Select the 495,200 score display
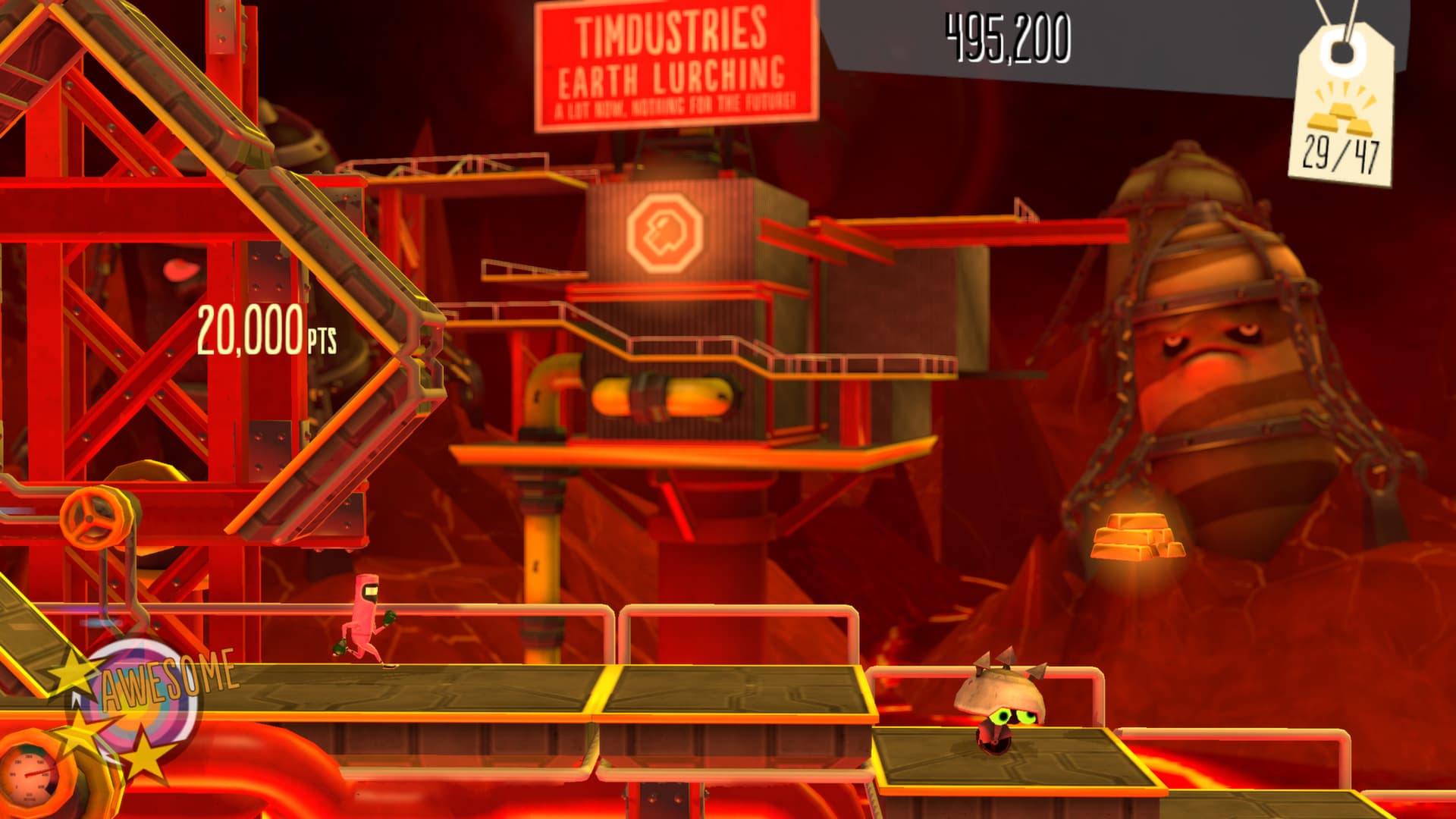The height and width of the screenshot is (819, 1456). (x=1006, y=35)
